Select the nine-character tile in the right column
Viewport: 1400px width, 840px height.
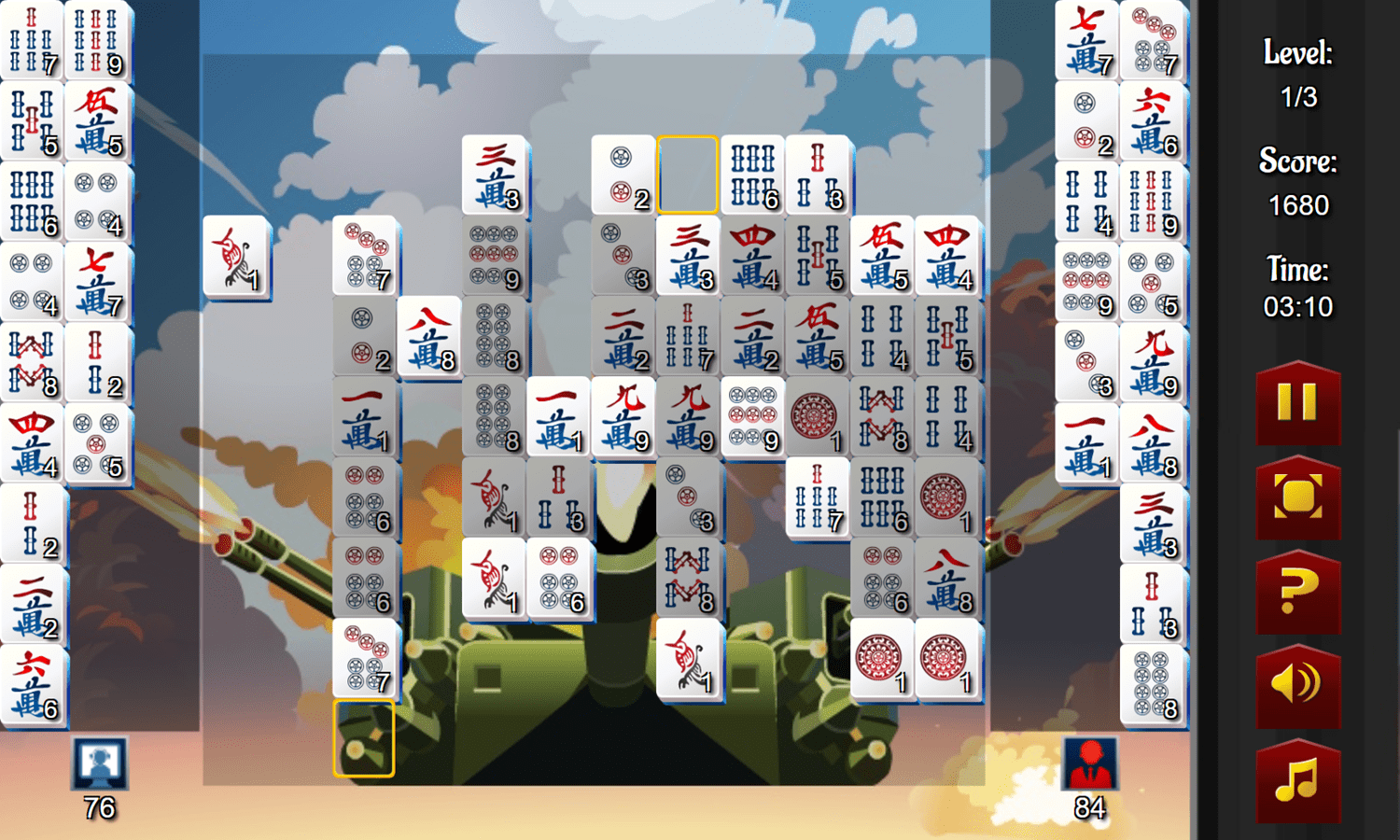coord(1154,362)
